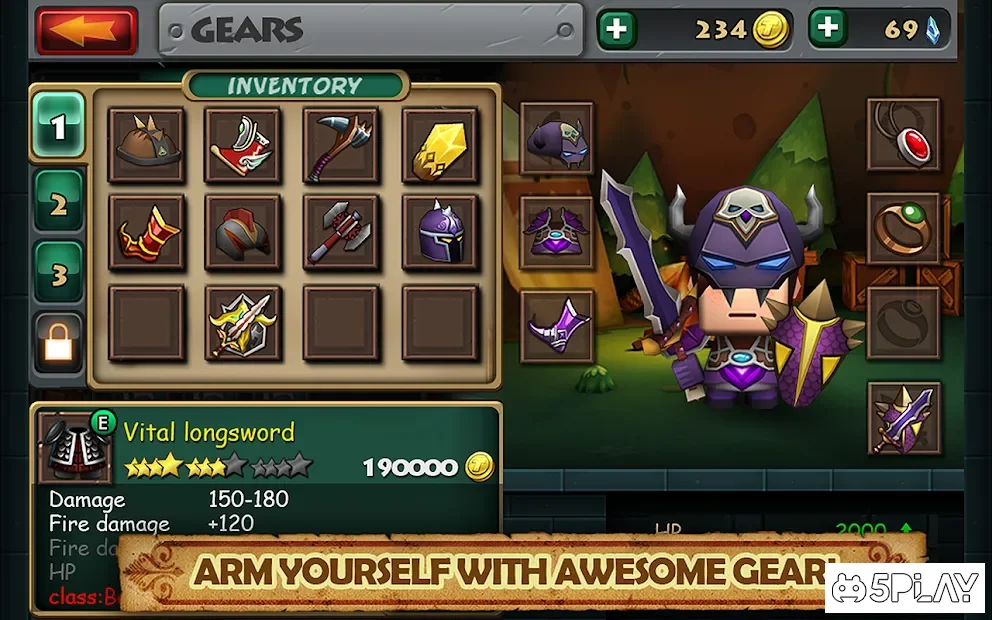Pick the double-bladed battle axe
Image resolution: width=992 pixels, height=620 pixels.
[341, 233]
